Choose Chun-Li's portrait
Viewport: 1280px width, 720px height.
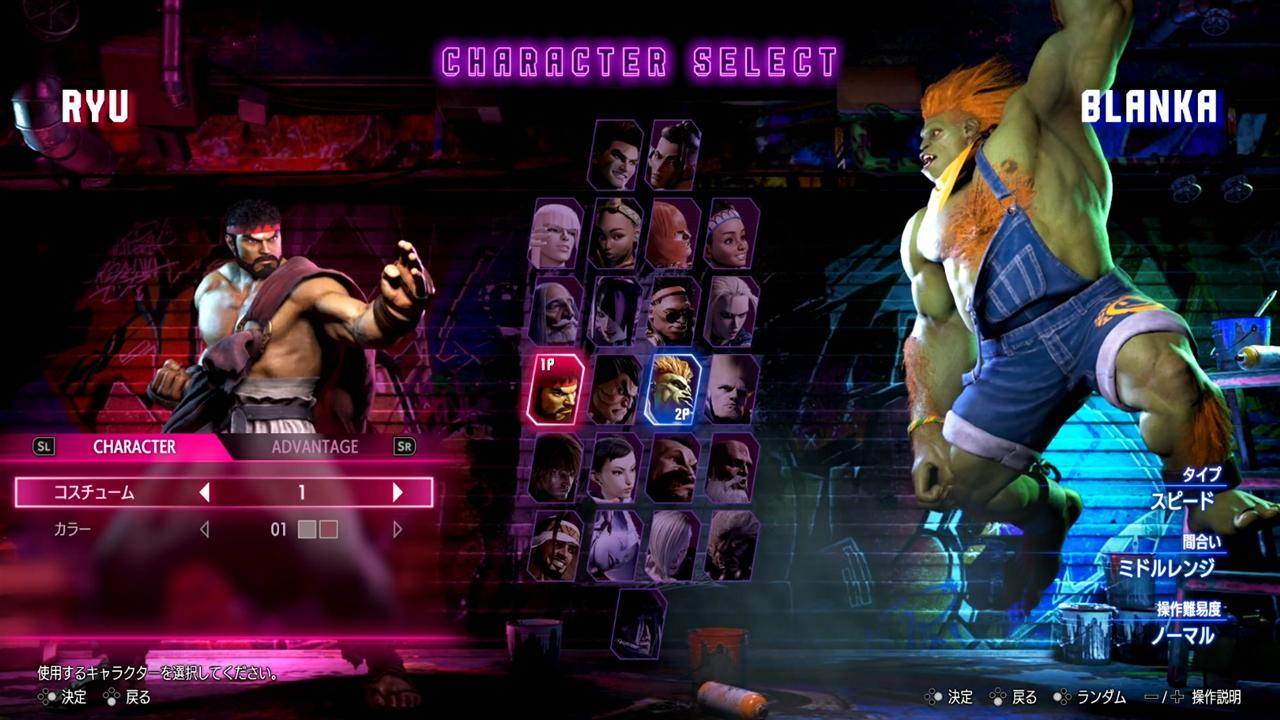pos(614,467)
